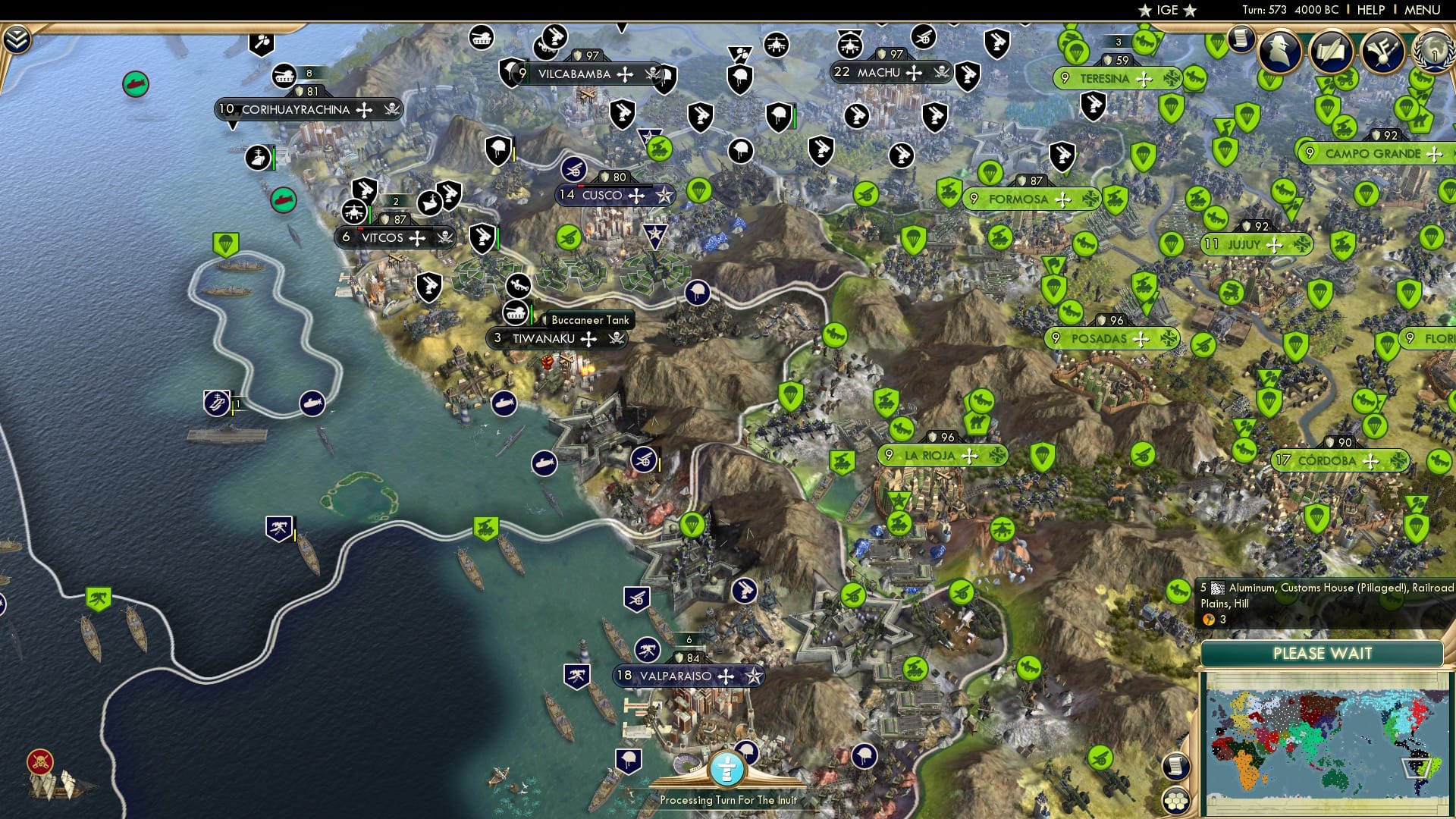
Task: Select the Buccaneer Tank unit icon near Tiwanaku
Action: pyautogui.click(x=516, y=313)
